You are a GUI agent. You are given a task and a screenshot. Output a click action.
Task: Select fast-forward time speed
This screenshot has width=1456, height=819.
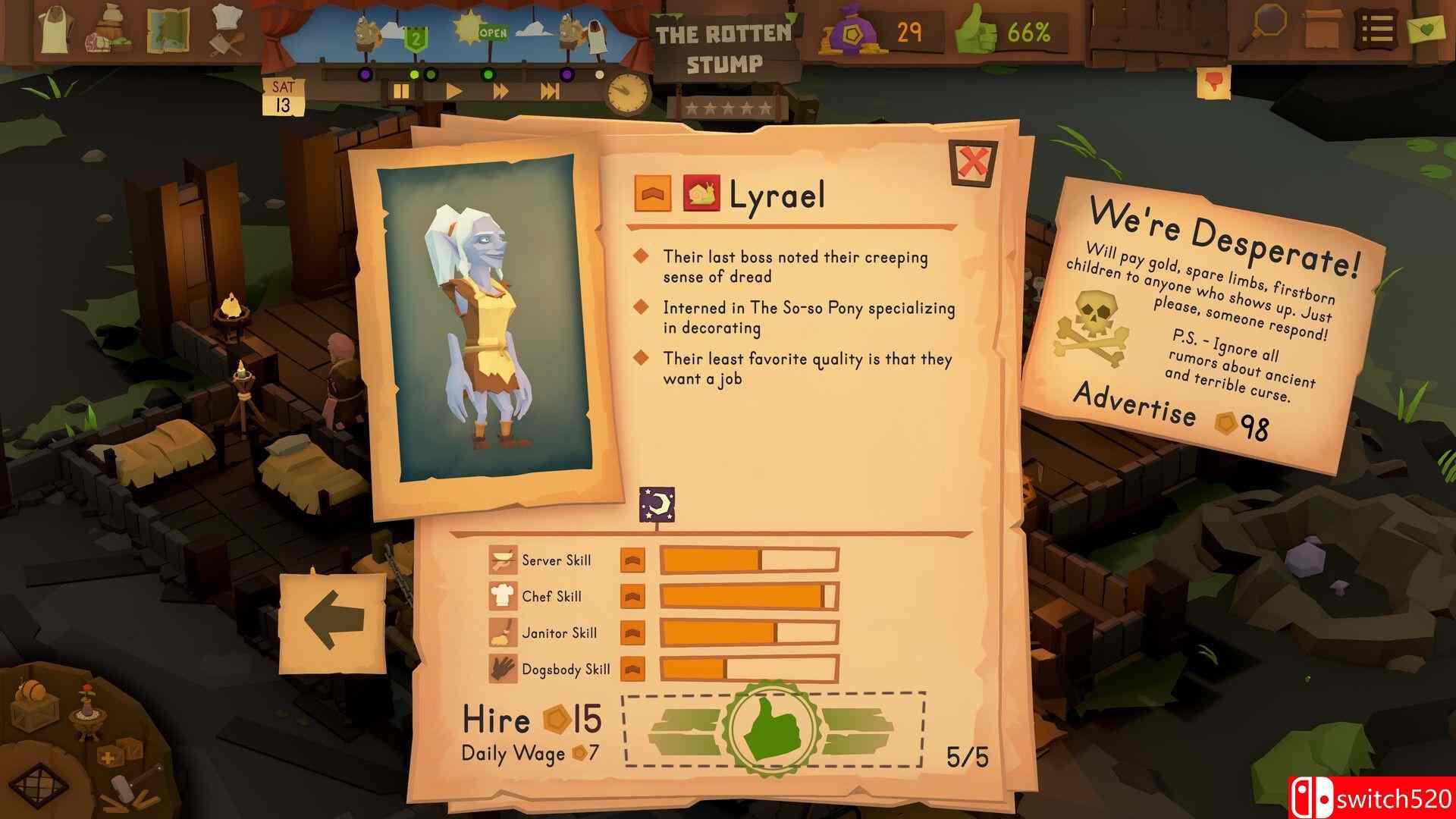500,90
